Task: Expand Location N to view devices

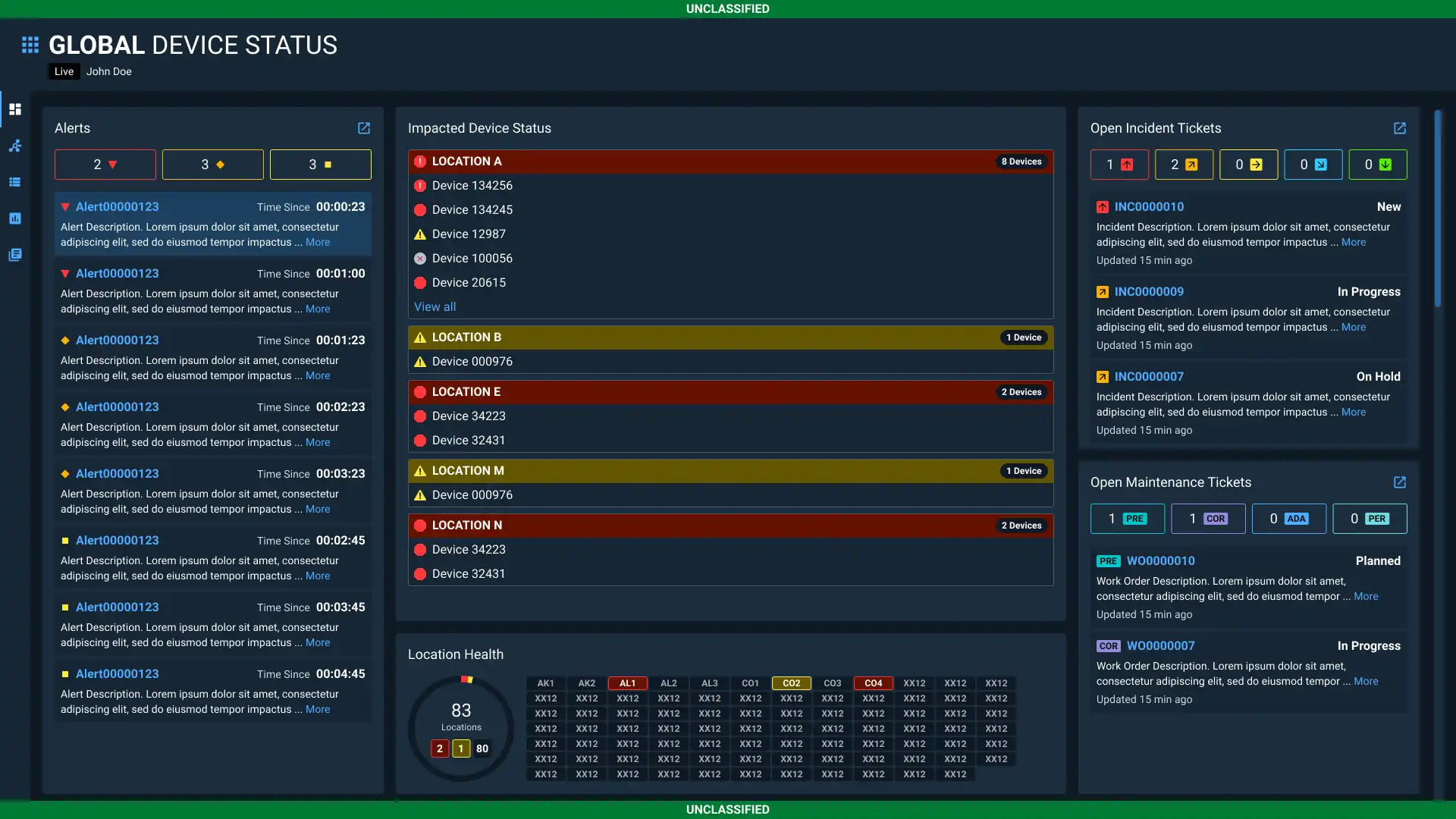Action: click(x=730, y=525)
